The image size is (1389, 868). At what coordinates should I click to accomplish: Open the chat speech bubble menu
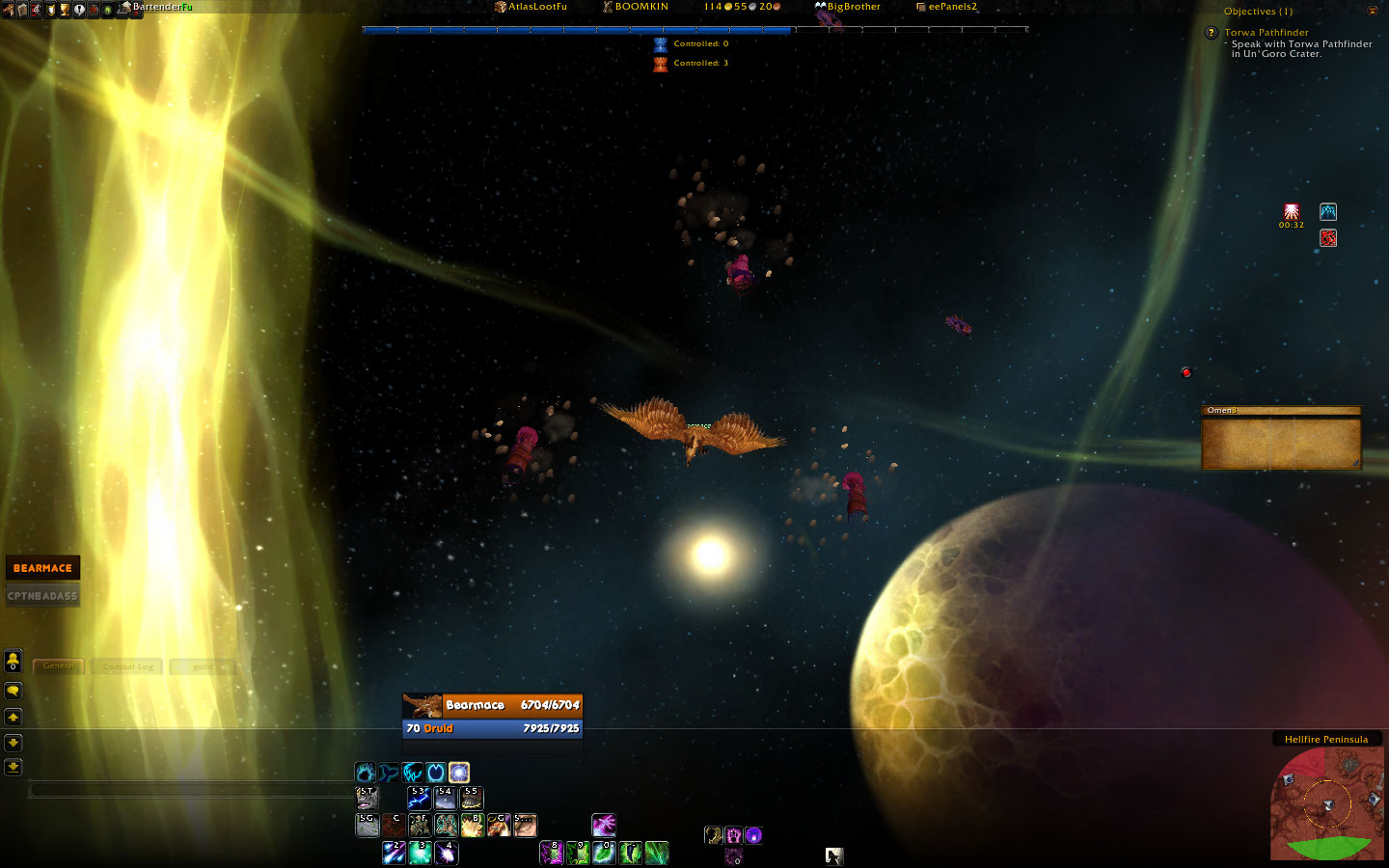14,691
